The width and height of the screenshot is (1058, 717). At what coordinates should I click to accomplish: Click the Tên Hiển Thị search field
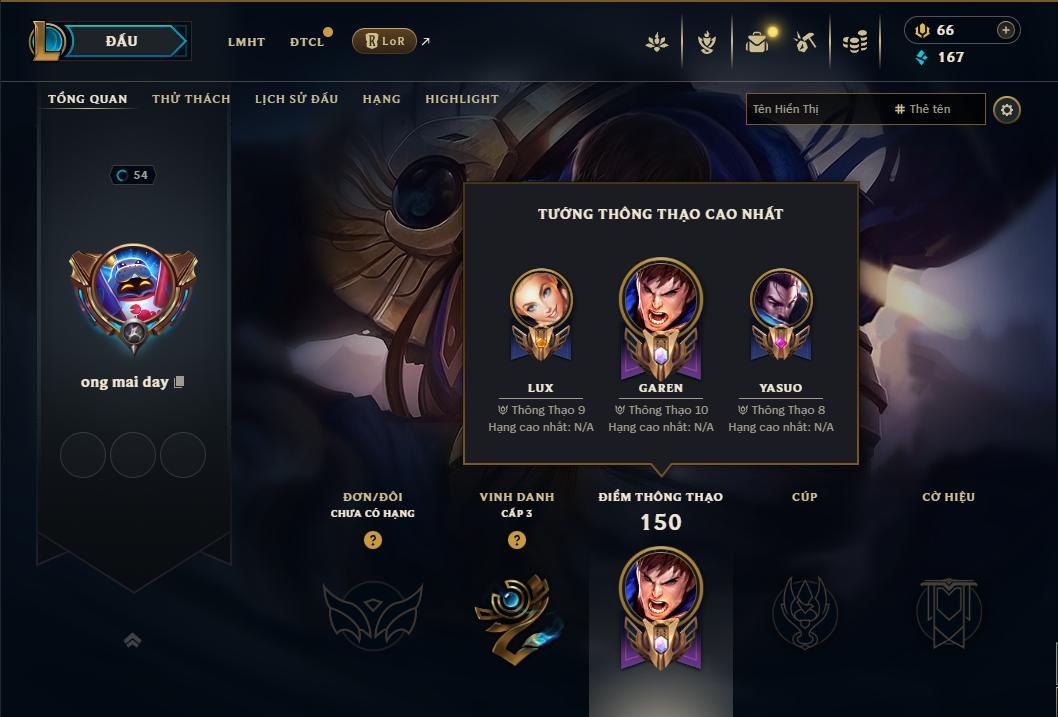(815, 109)
